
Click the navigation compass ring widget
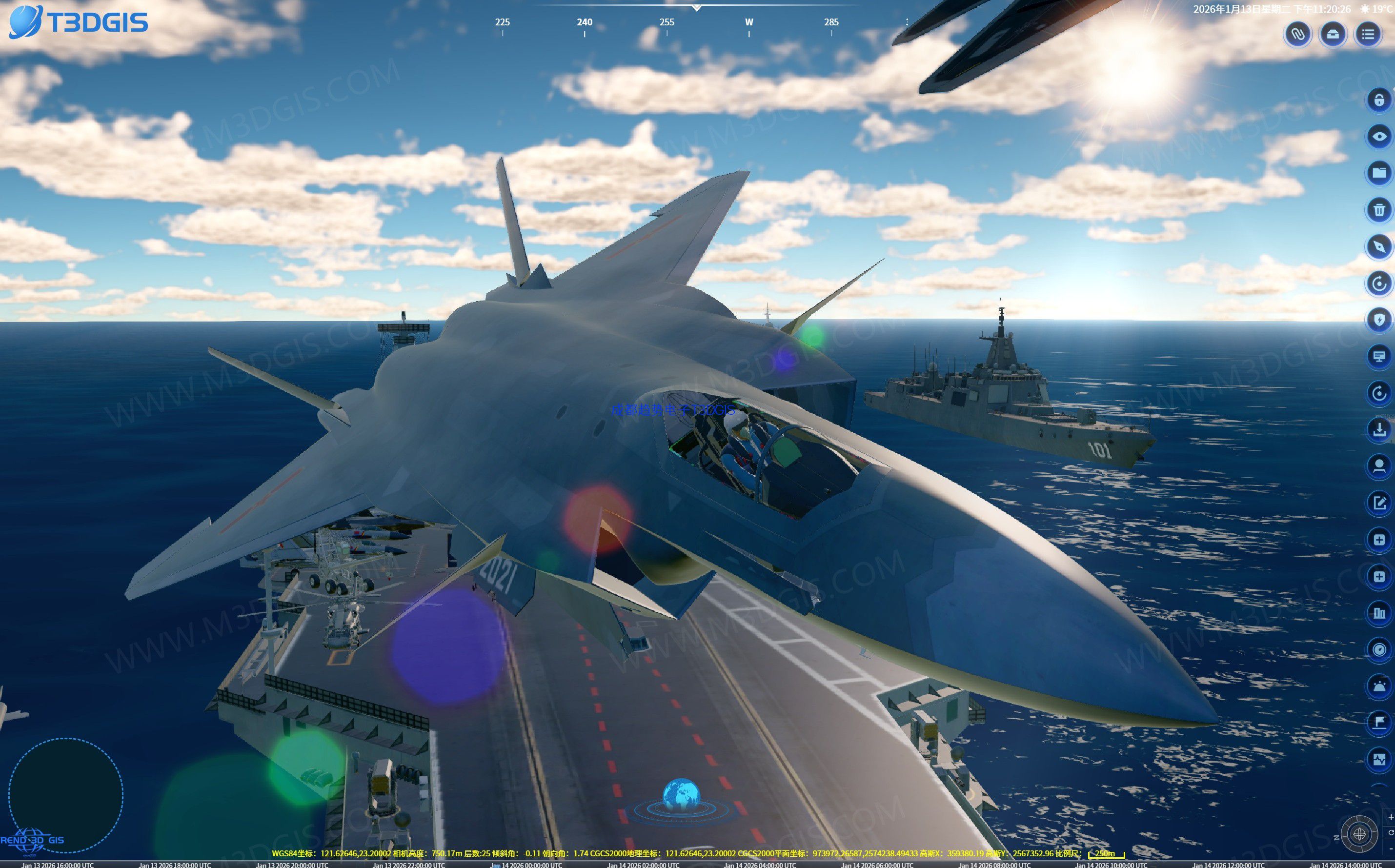pyautogui.click(x=1359, y=833)
